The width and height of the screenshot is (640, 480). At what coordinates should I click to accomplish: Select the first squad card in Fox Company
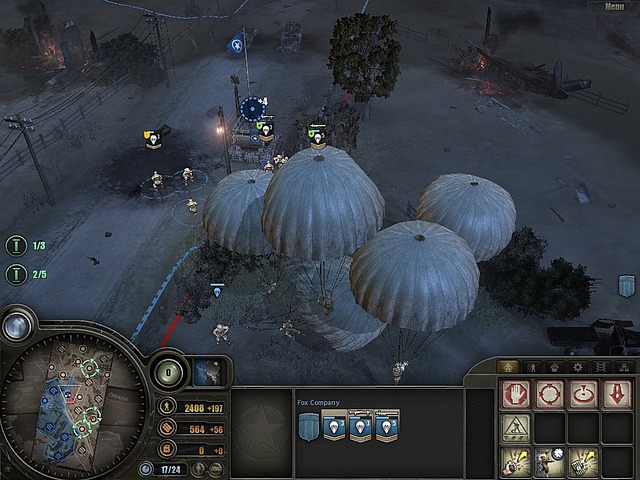click(x=335, y=426)
